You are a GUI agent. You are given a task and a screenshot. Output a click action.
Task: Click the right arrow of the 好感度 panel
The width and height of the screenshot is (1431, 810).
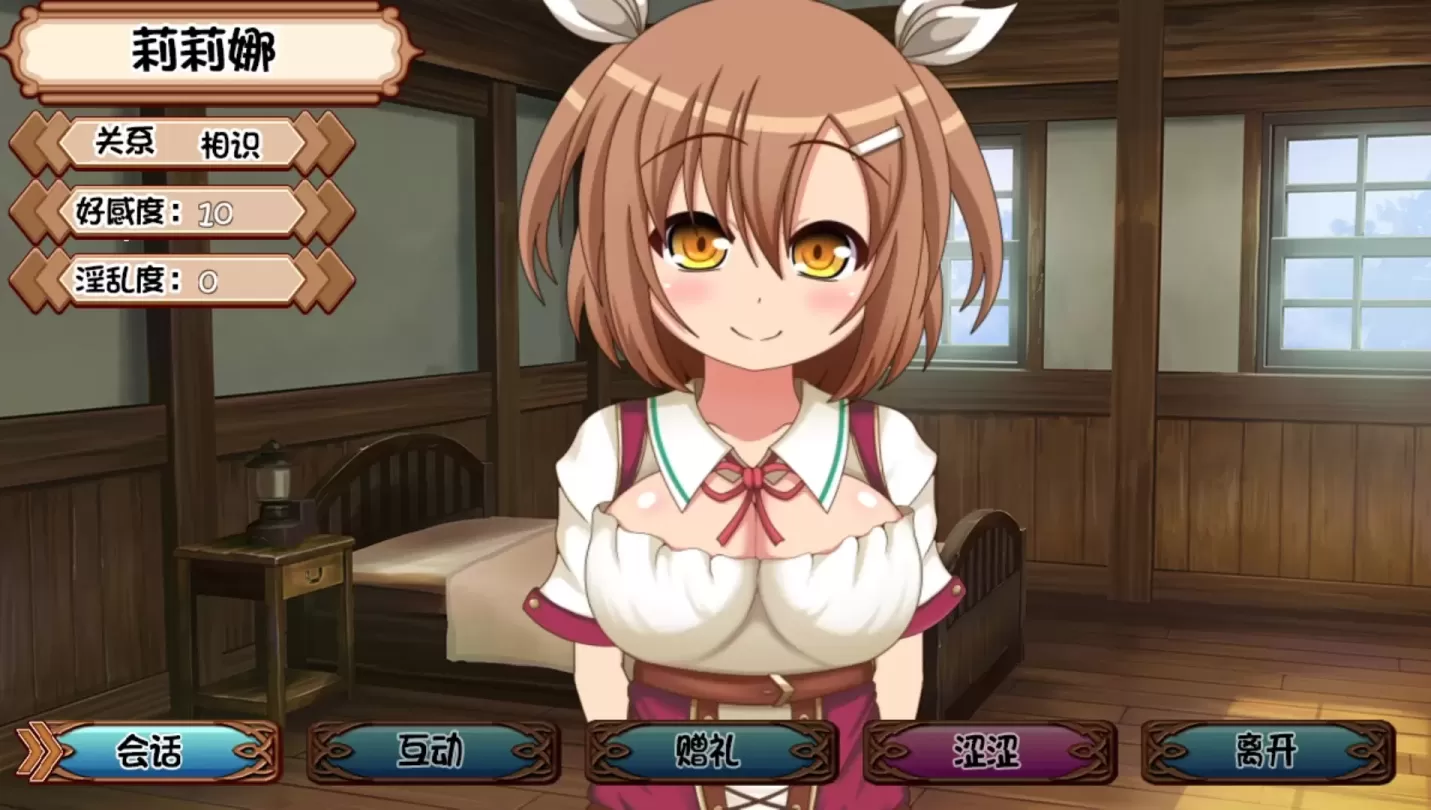320,212
